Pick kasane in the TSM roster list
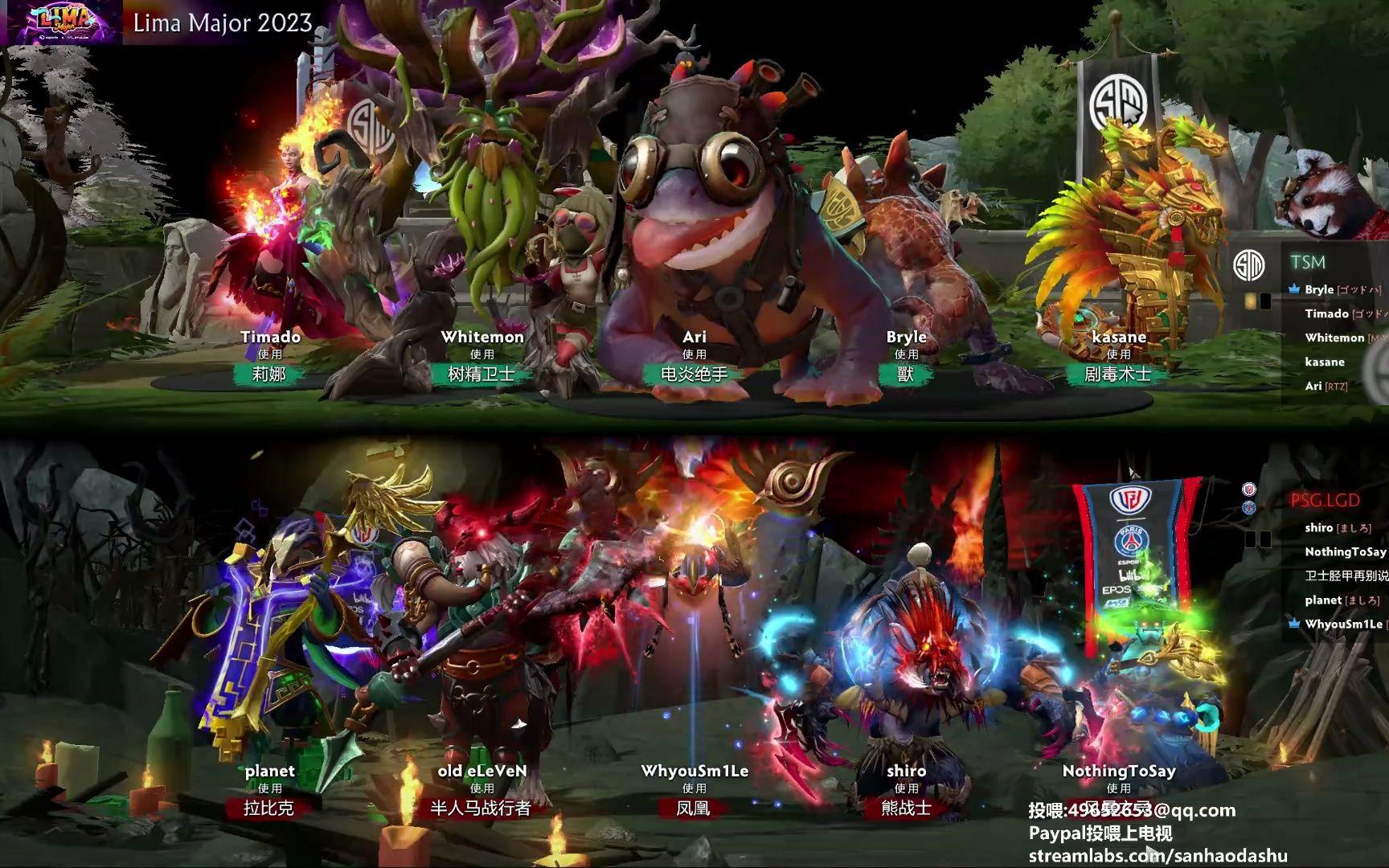This screenshot has height=868, width=1389. [x=1325, y=362]
